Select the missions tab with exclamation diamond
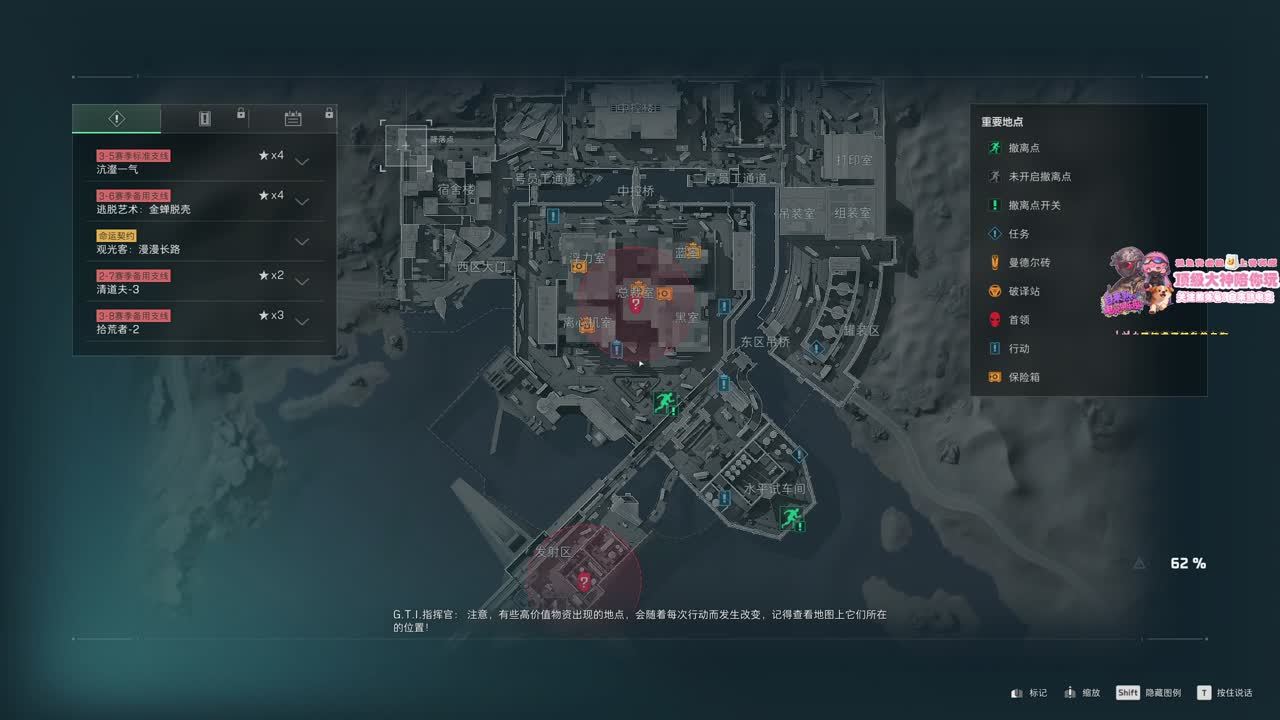Screen dimensions: 1280x720 click(116, 119)
